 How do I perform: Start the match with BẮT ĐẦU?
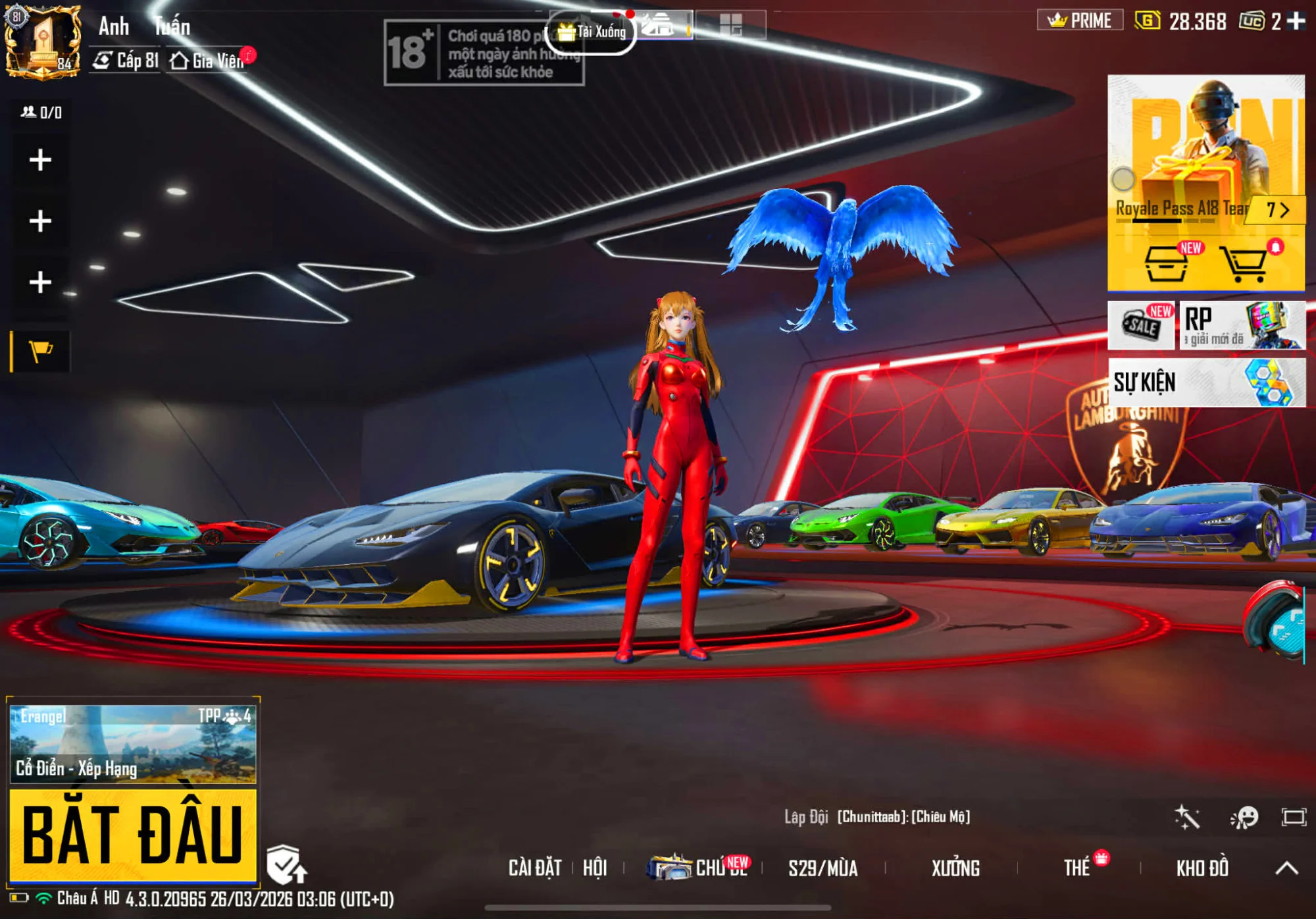(x=132, y=835)
